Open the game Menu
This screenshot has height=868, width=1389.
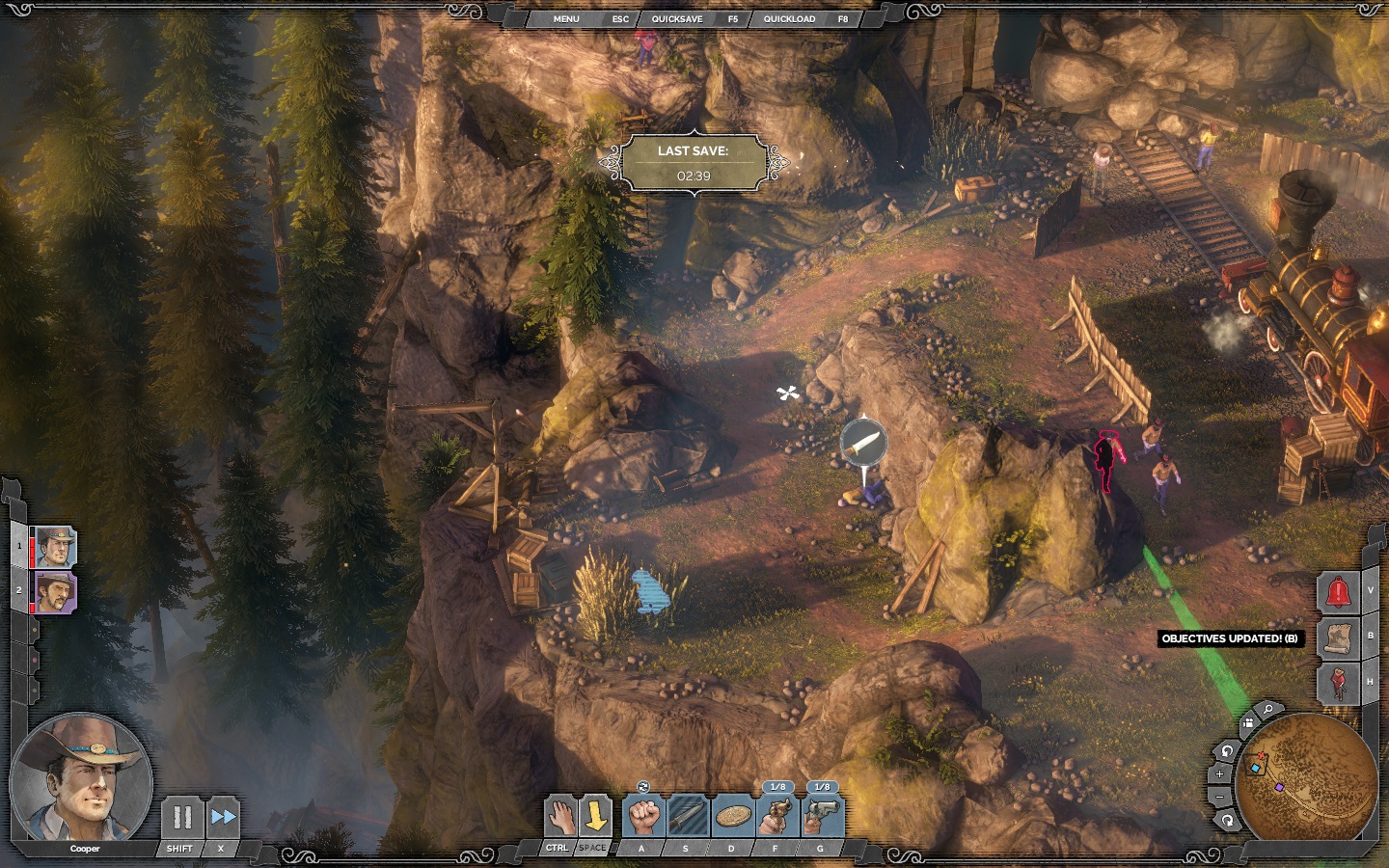point(566,19)
